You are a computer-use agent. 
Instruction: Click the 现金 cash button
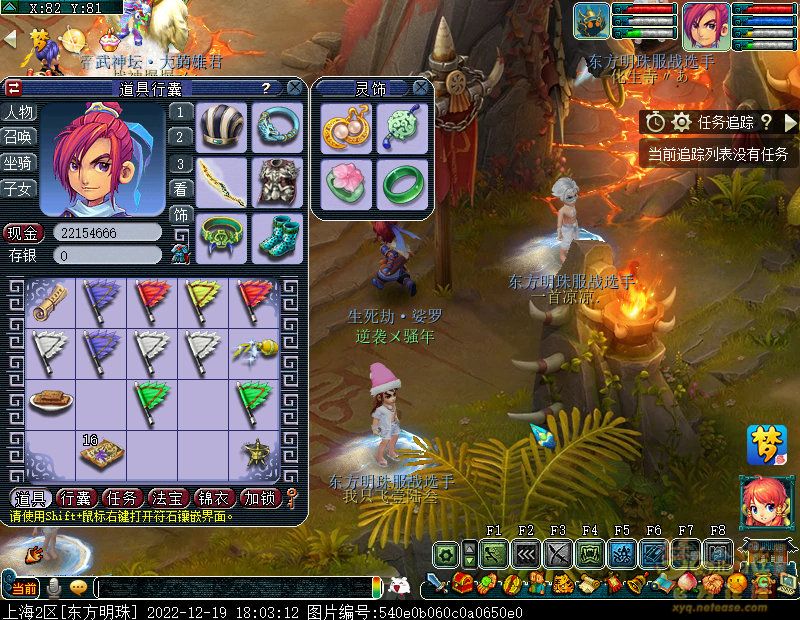point(22,232)
